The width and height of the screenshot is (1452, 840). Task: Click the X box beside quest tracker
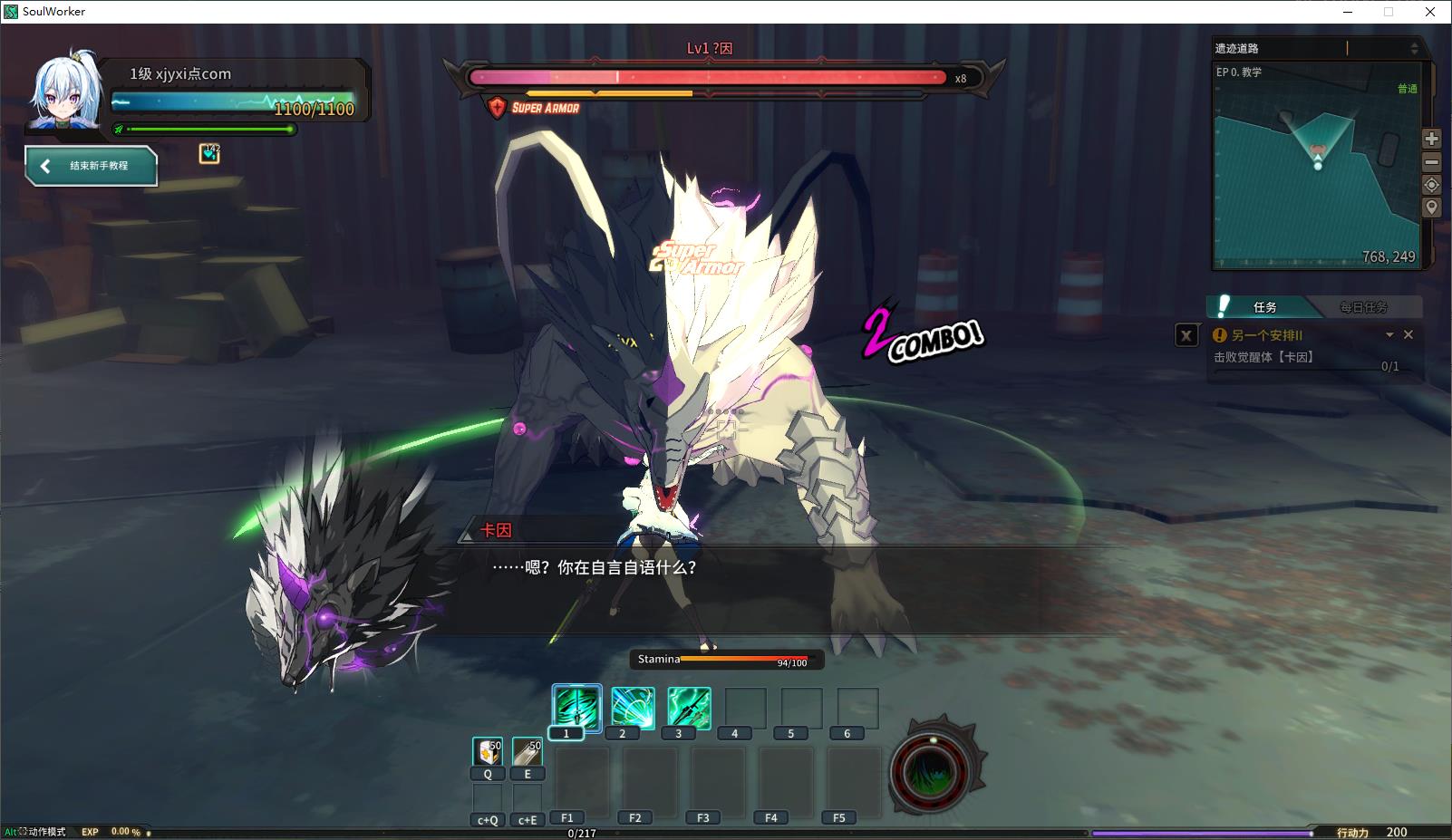1186,335
